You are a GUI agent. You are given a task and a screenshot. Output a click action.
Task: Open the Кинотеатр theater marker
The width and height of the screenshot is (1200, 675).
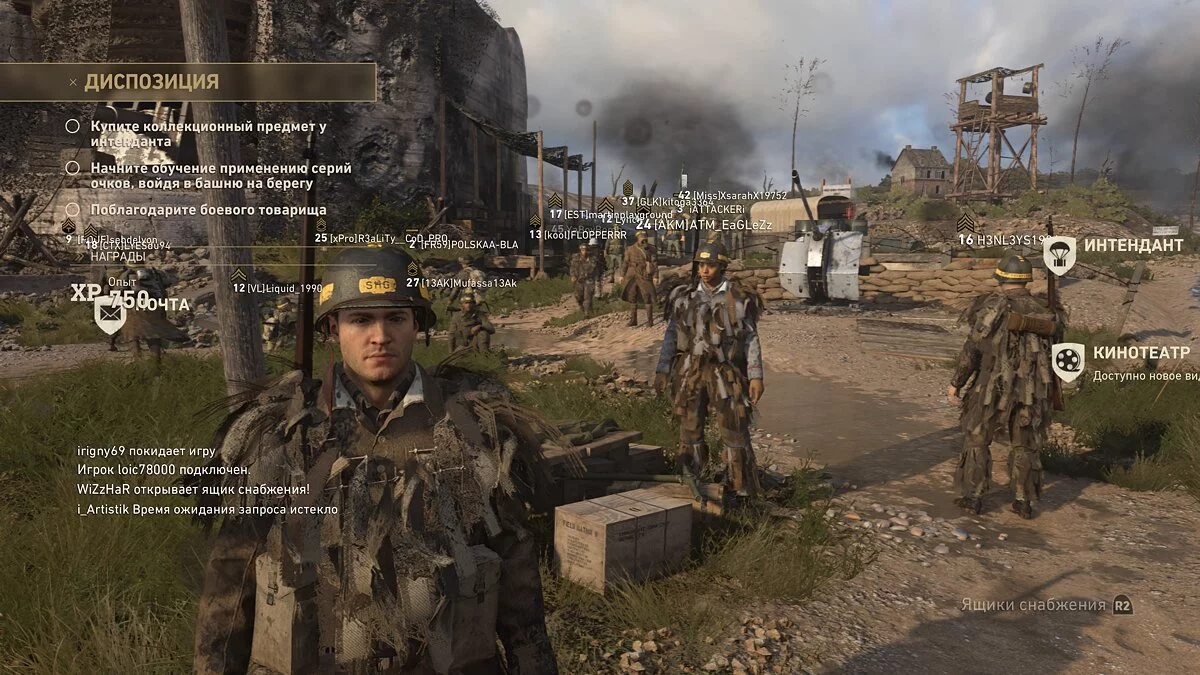(x=1068, y=362)
